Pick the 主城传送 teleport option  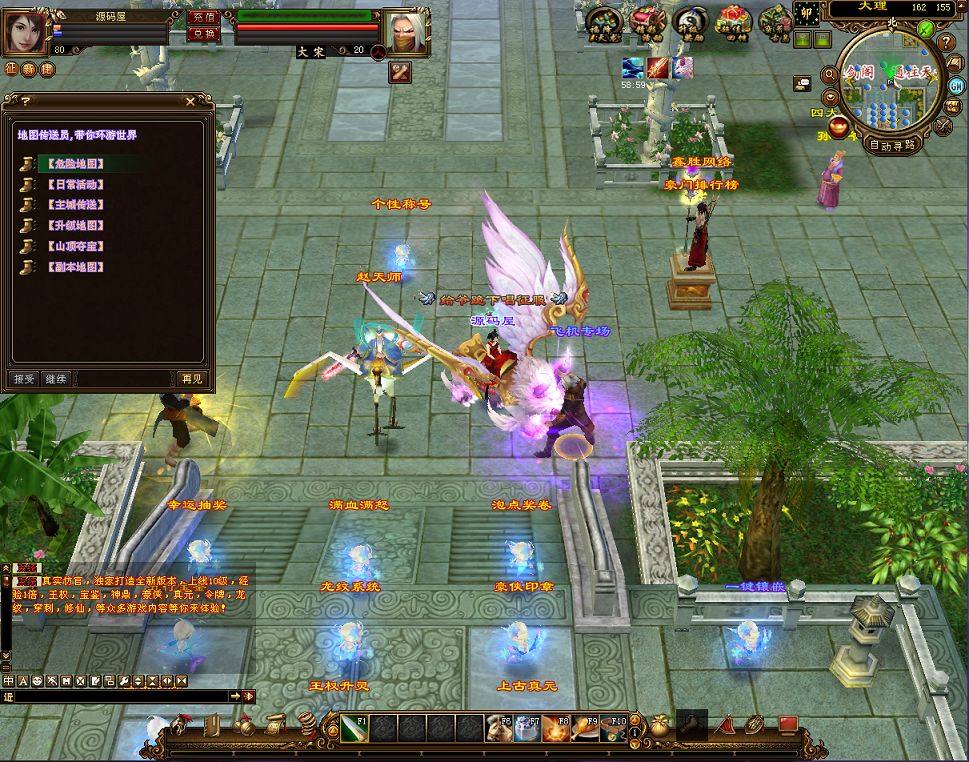(75, 205)
